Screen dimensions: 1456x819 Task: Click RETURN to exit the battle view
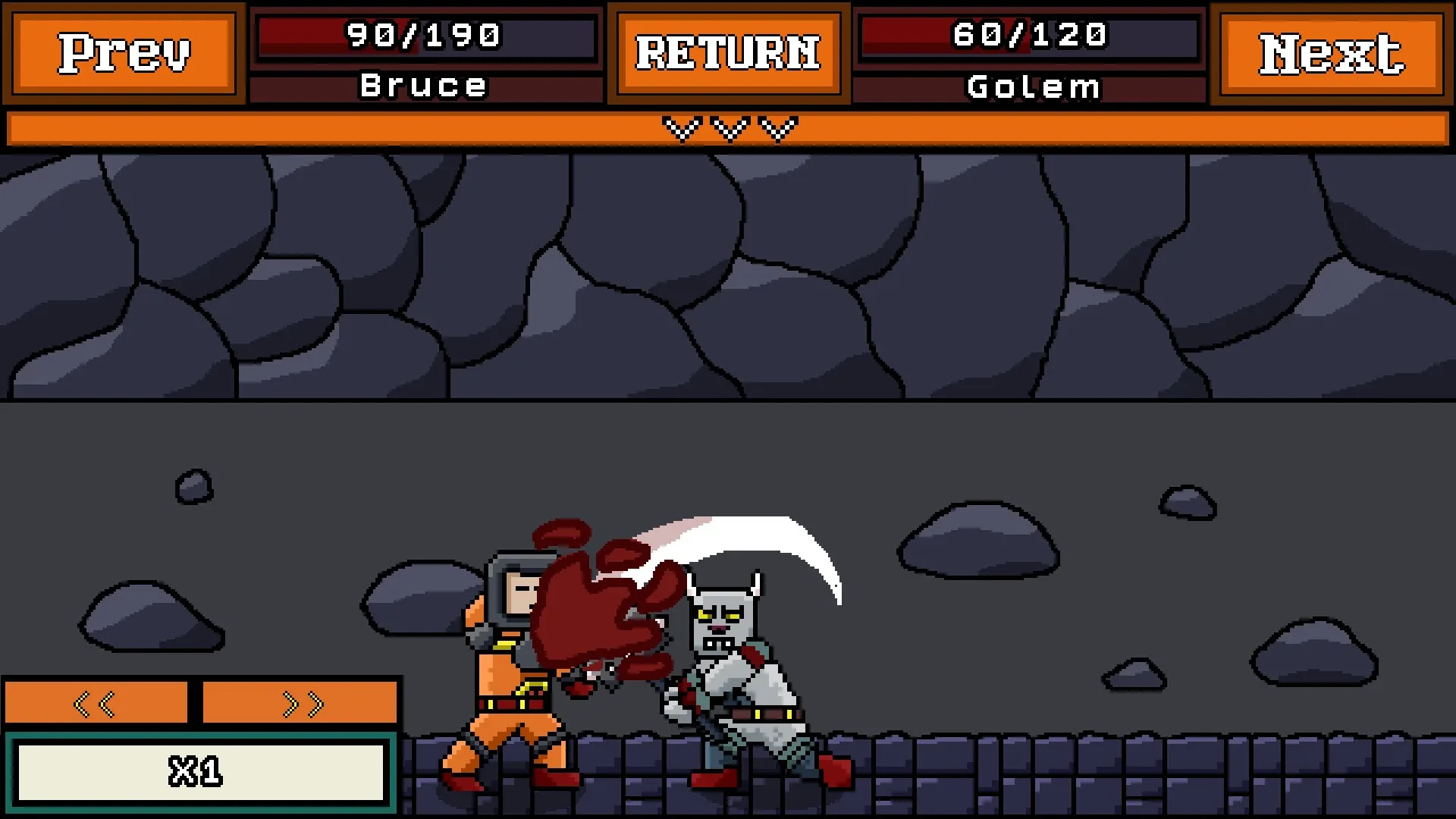pos(728,53)
